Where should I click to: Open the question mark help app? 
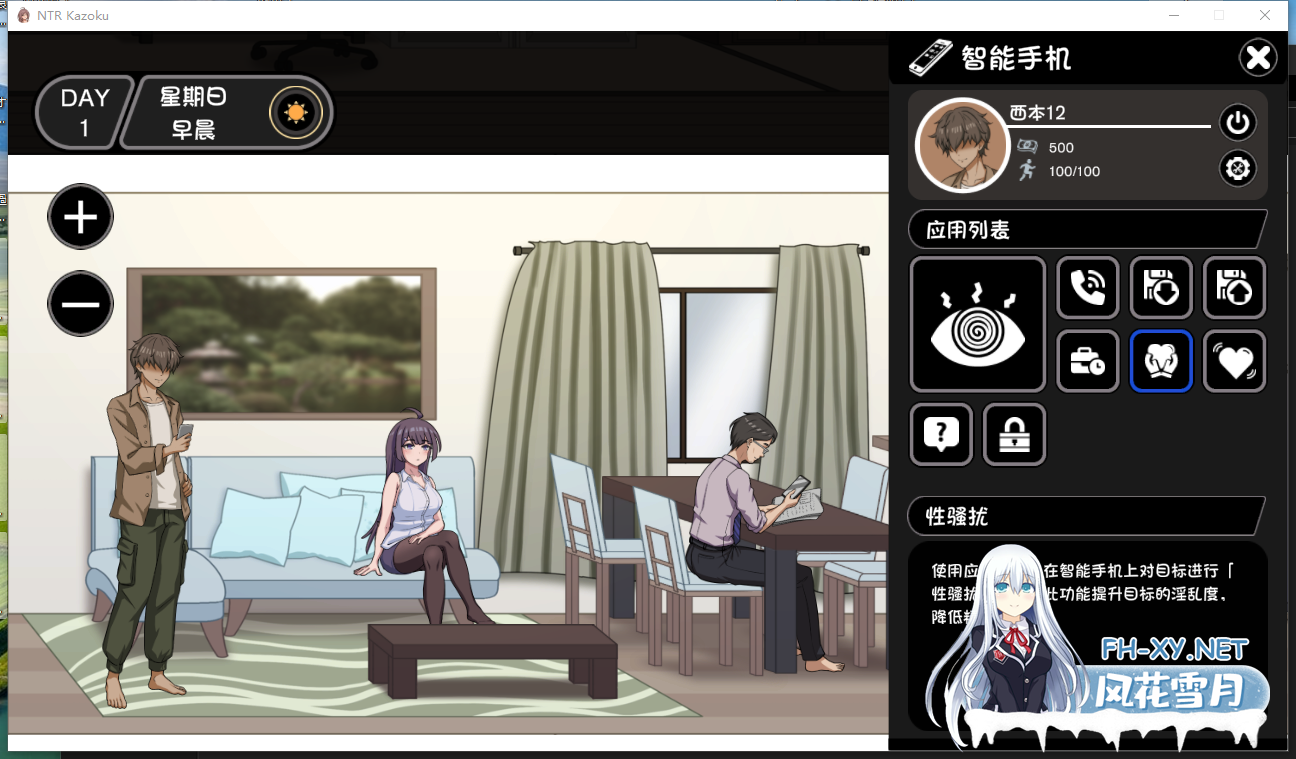coord(941,434)
